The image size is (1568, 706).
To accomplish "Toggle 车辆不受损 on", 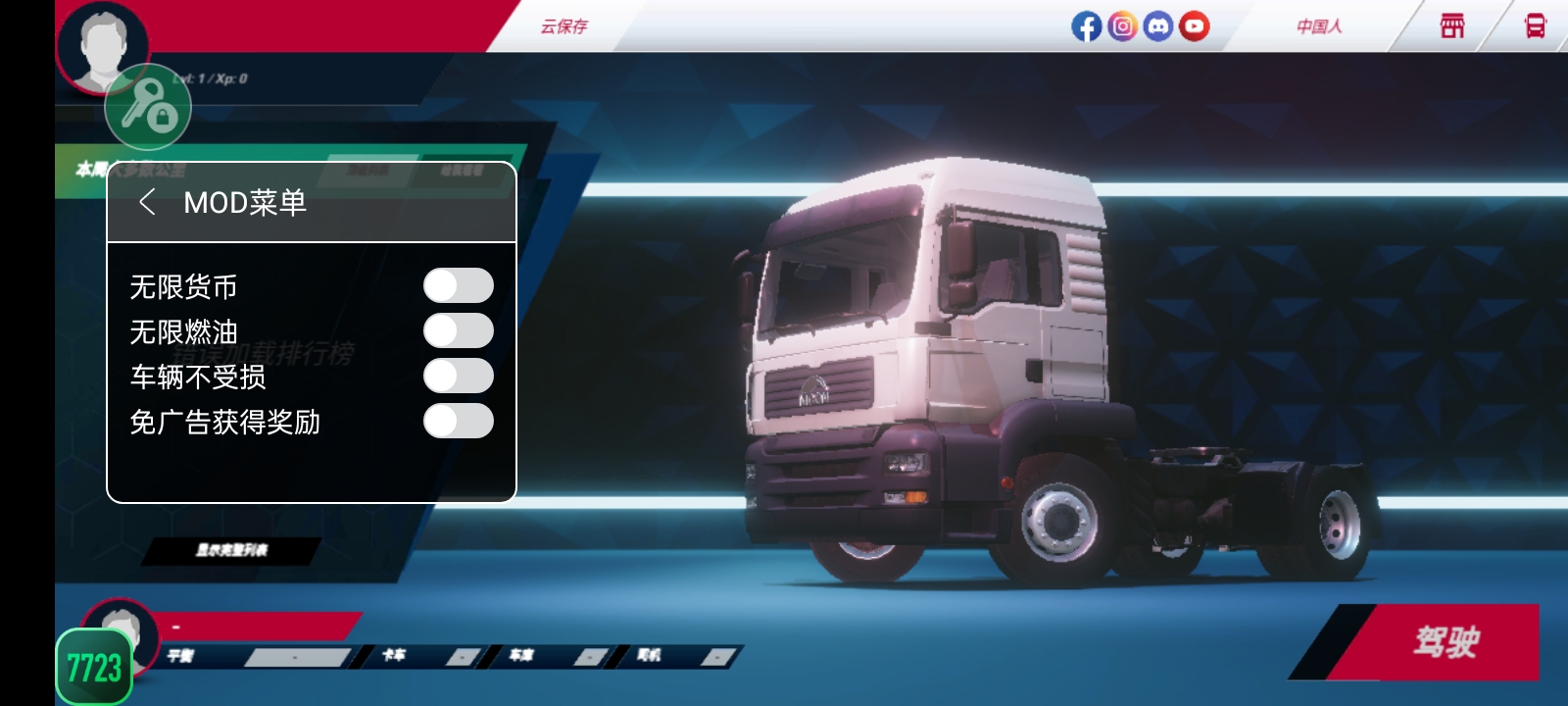I will click(x=460, y=376).
